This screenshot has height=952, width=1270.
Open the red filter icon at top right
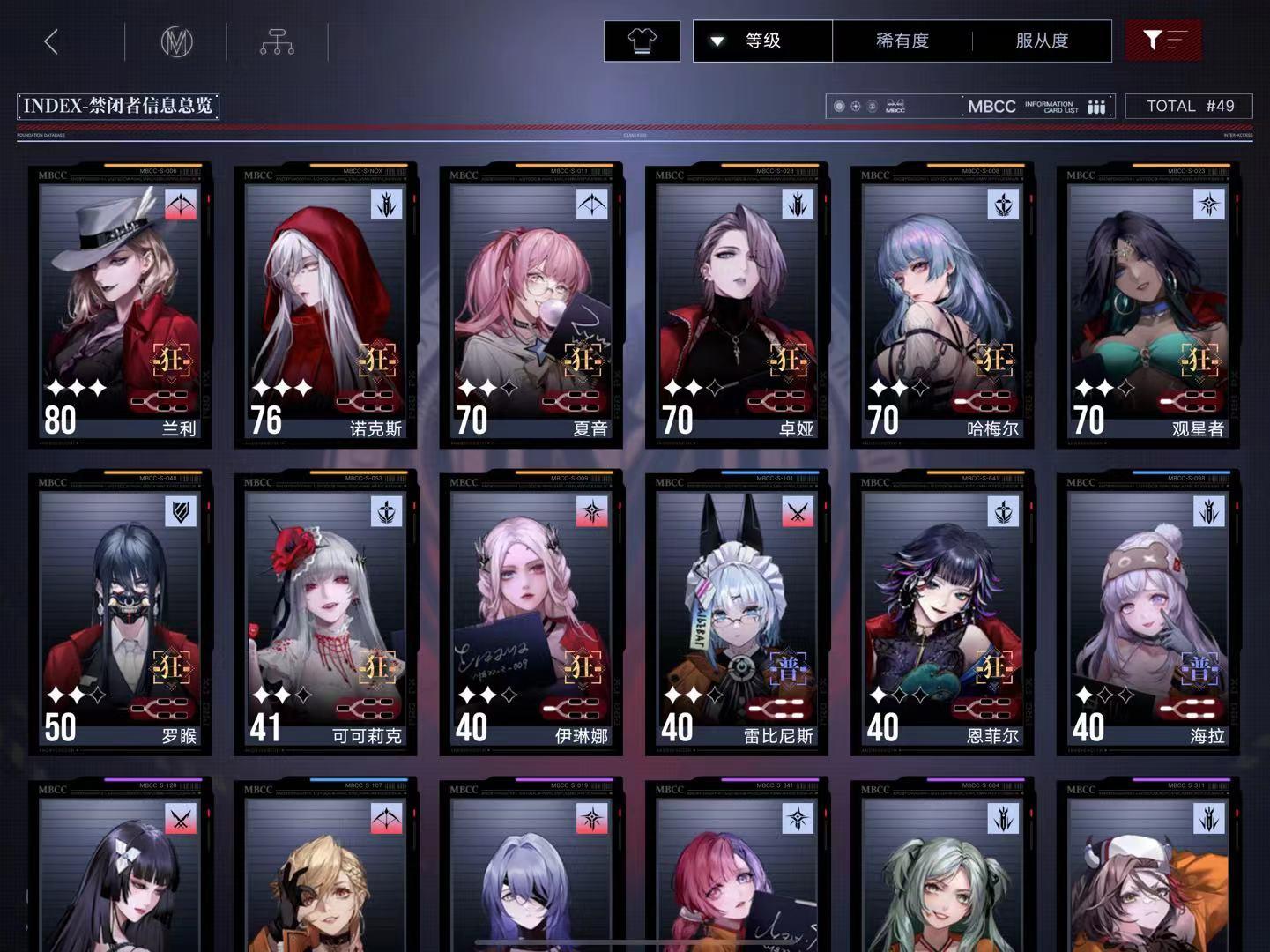coord(1163,40)
